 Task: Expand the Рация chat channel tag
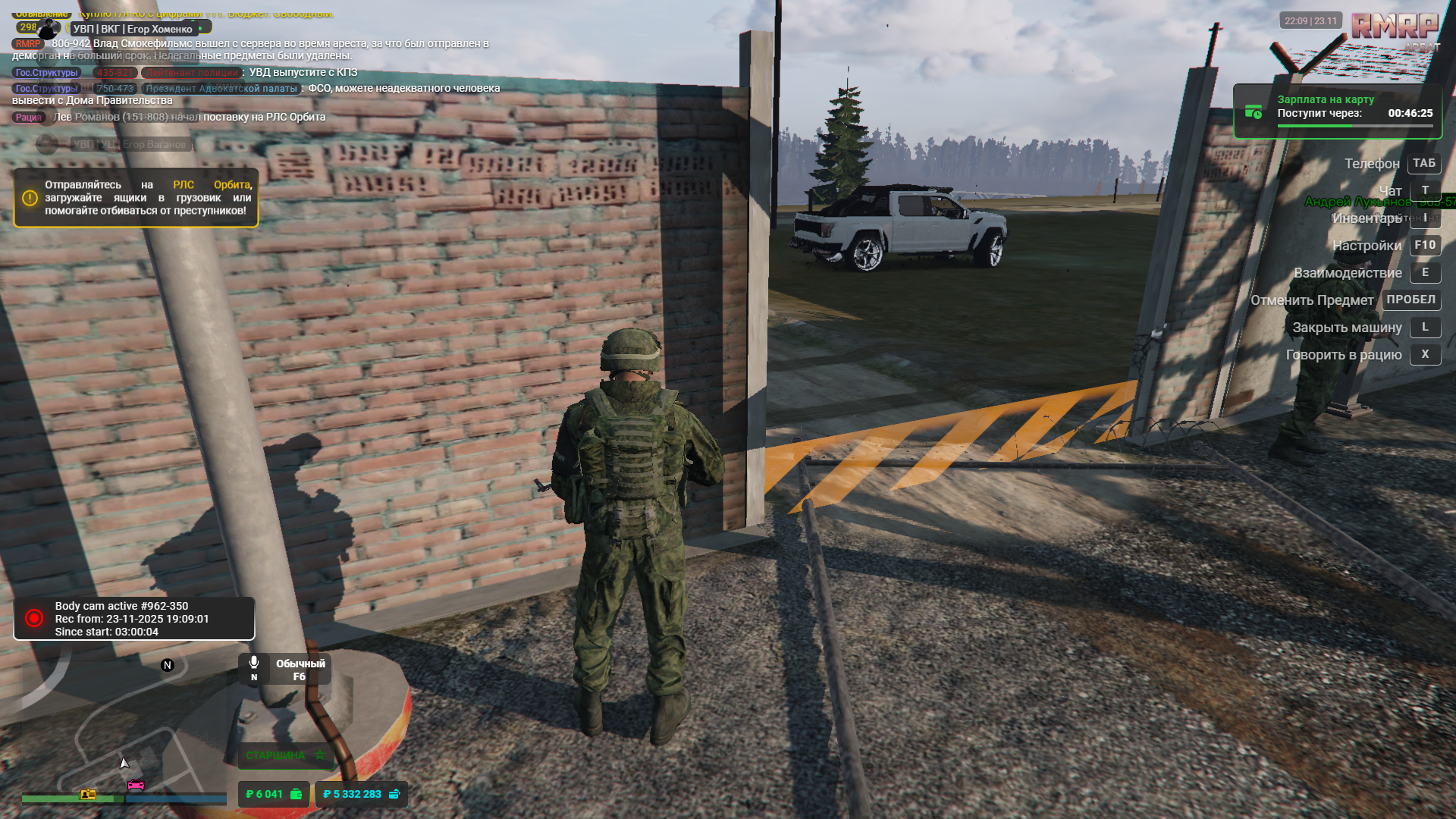click(x=27, y=118)
